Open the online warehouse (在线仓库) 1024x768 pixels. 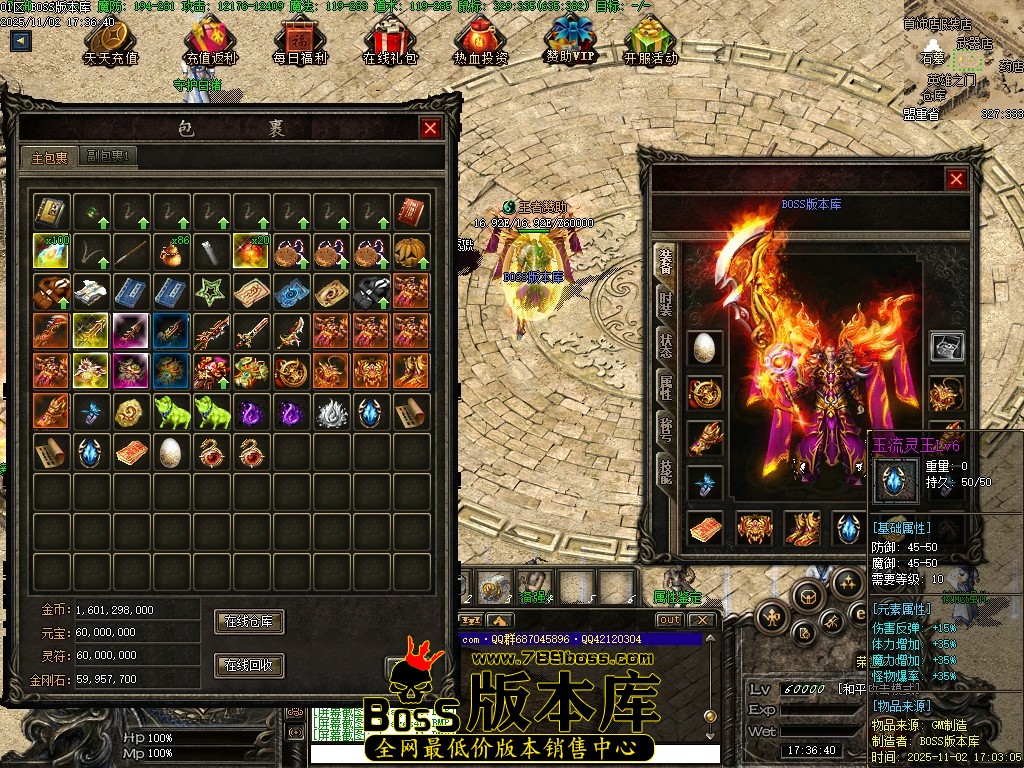click(x=249, y=621)
